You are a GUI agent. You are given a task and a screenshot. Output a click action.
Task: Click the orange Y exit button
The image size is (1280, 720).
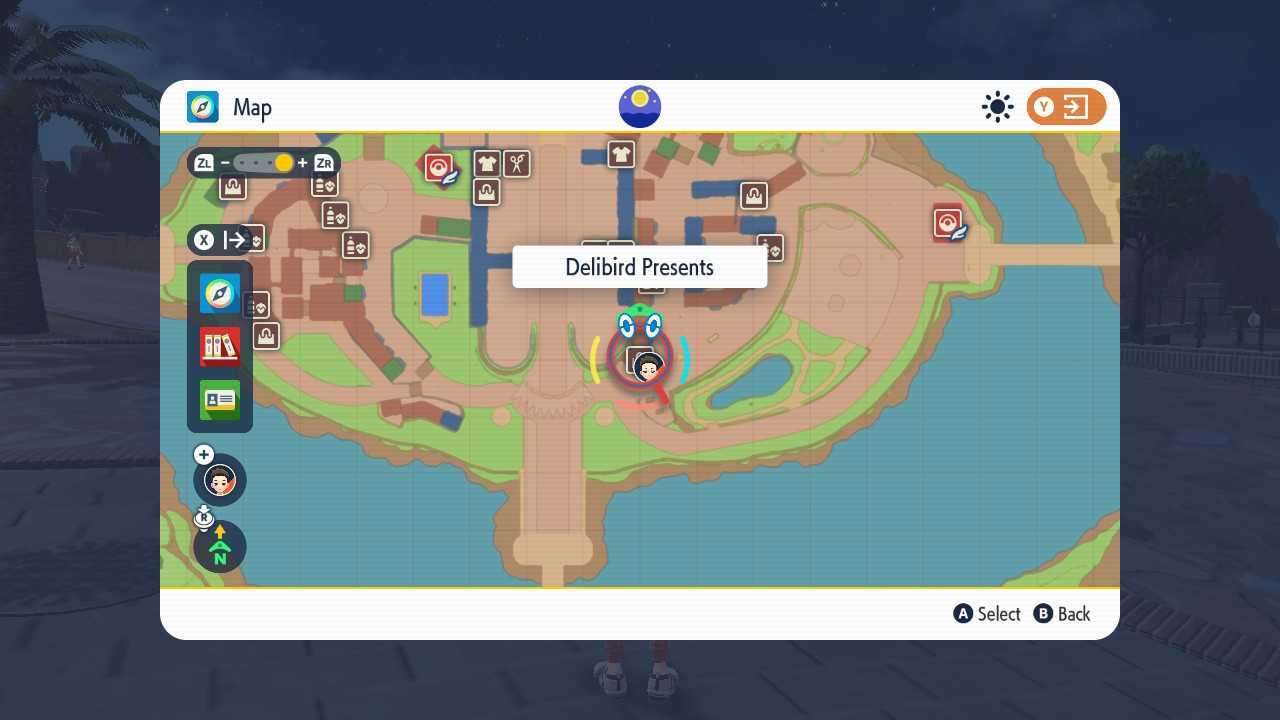pyautogui.click(x=1066, y=106)
